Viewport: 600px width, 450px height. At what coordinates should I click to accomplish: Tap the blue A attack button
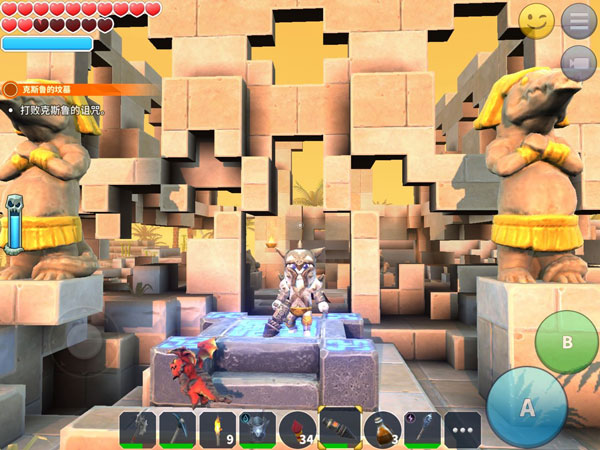(x=527, y=406)
